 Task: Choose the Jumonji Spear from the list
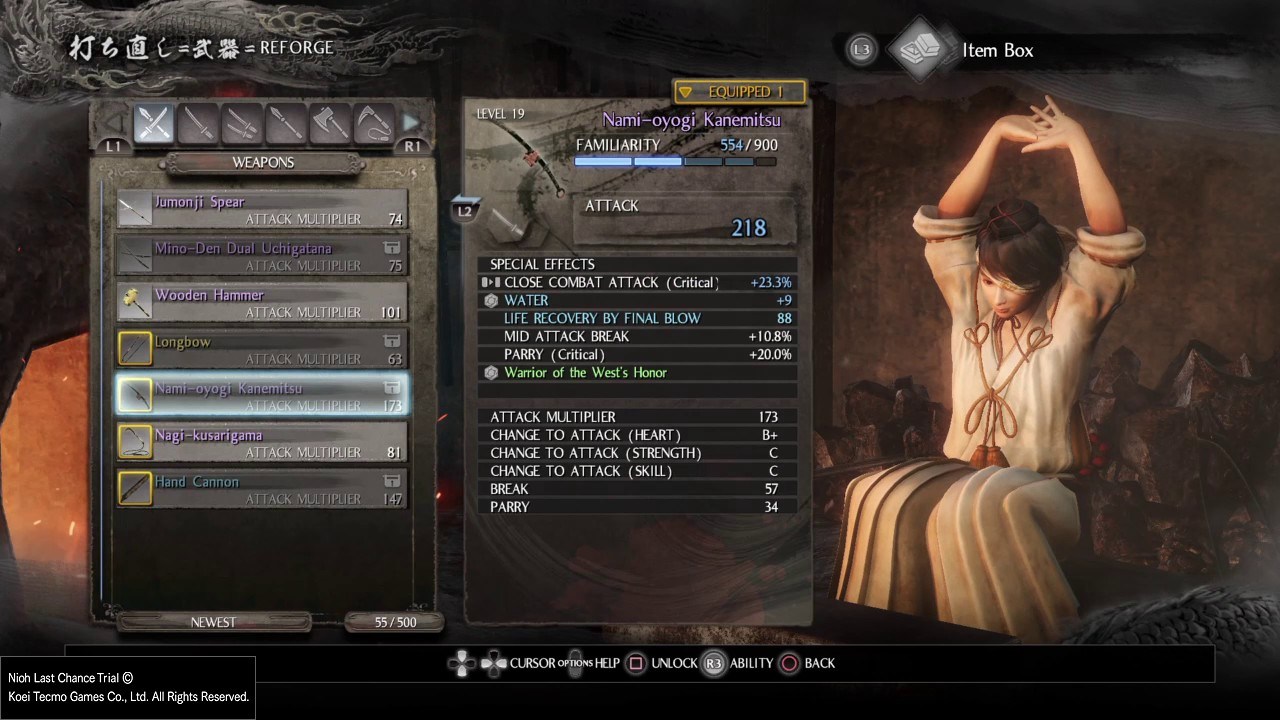point(262,210)
